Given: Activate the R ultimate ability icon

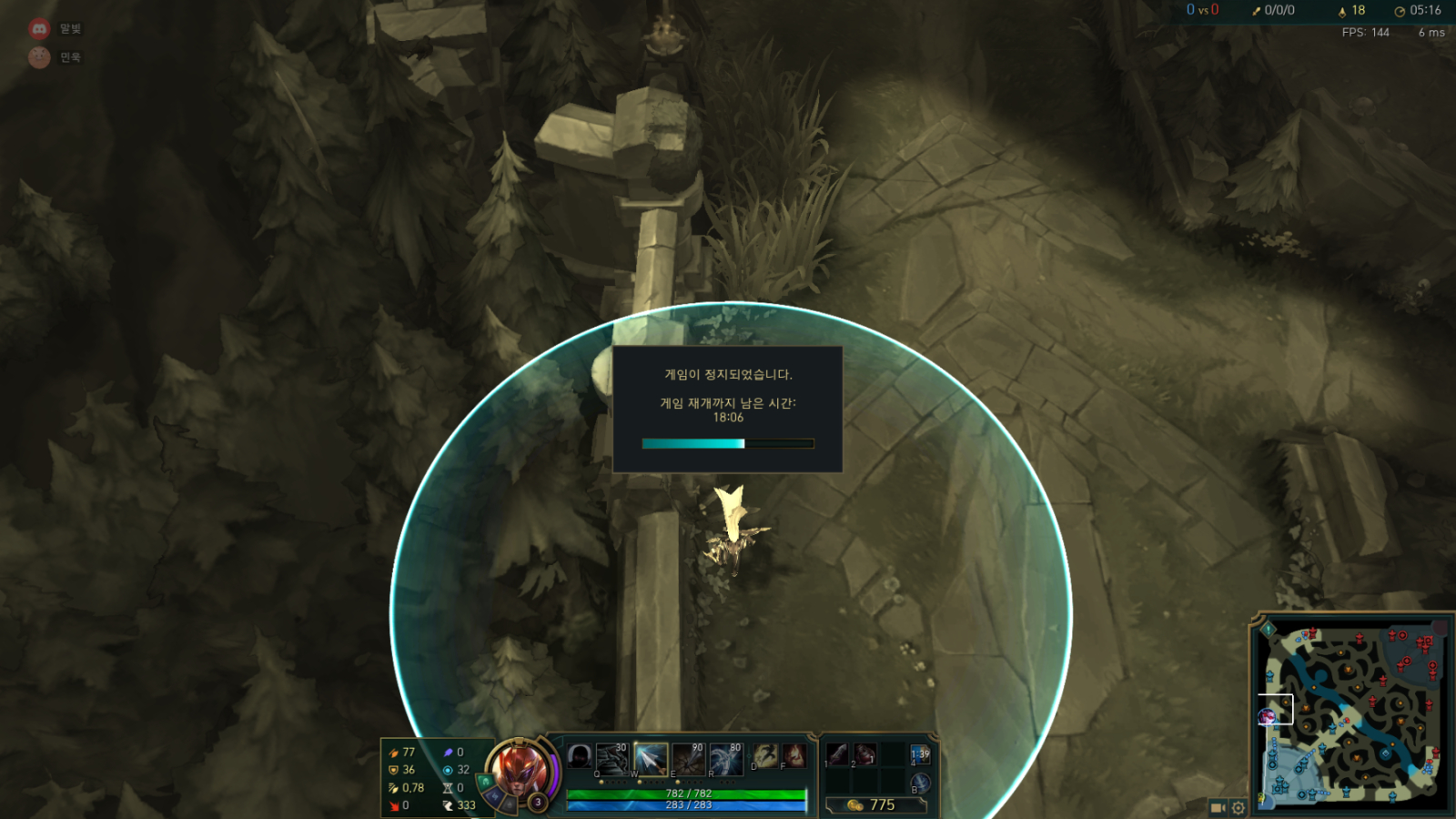Looking at the screenshot, I should coord(725,759).
